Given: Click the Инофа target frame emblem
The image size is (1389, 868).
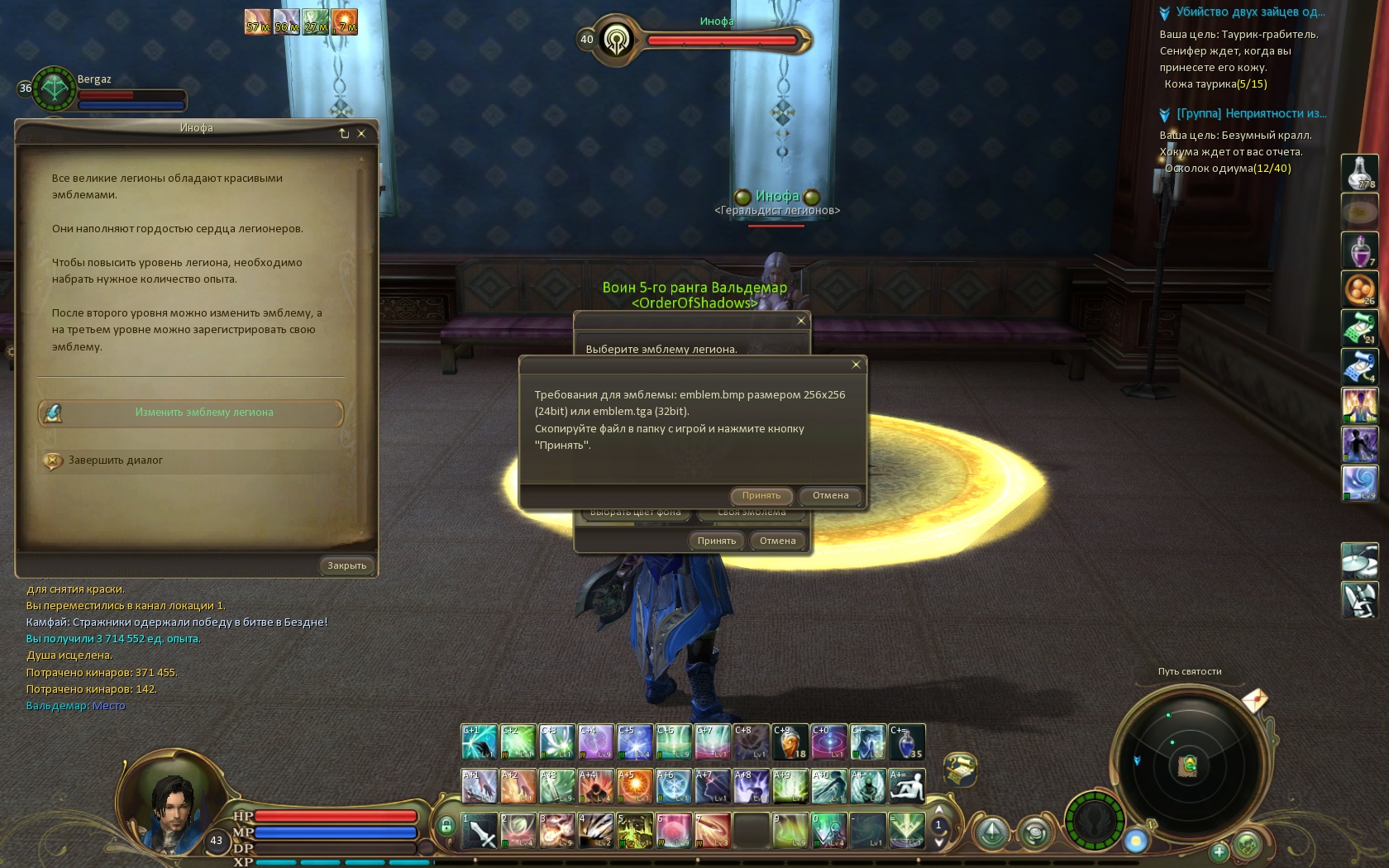Looking at the screenshot, I should point(616,39).
